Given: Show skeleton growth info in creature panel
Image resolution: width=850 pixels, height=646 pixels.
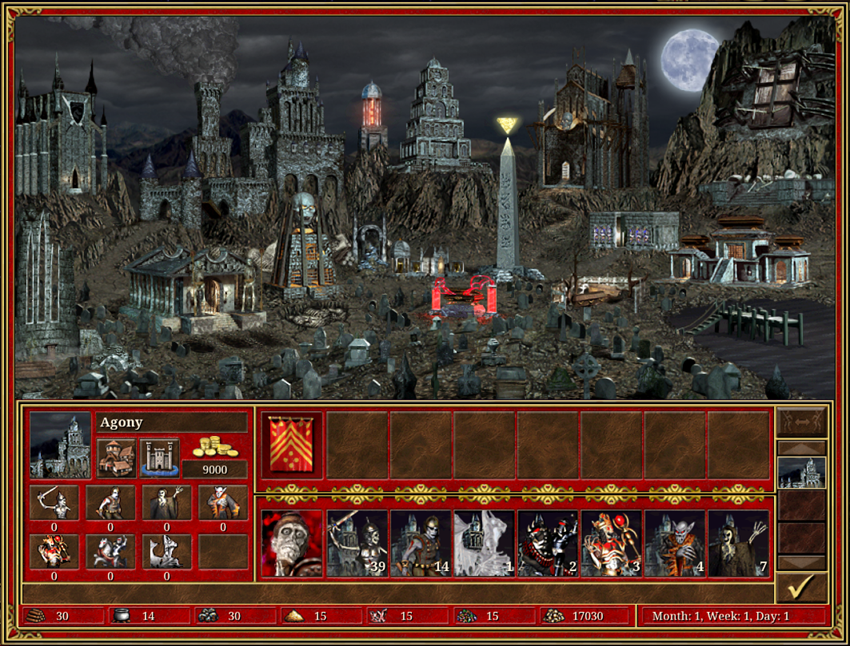Looking at the screenshot, I should tap(53, 502).
